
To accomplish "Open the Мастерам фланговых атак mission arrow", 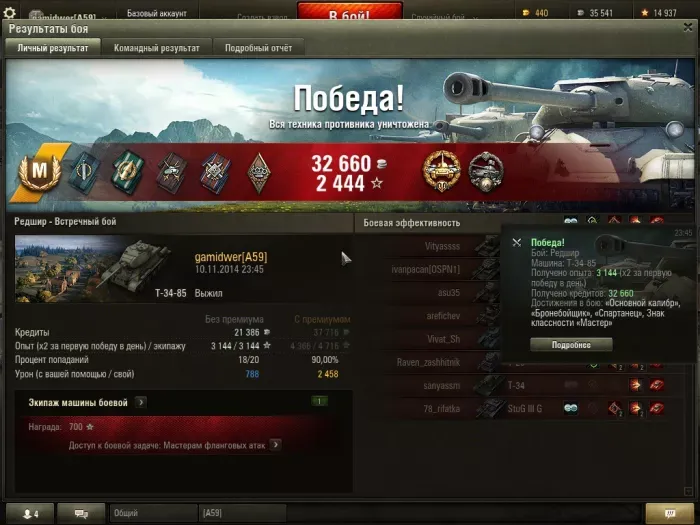I will click(x=275, y=445).
